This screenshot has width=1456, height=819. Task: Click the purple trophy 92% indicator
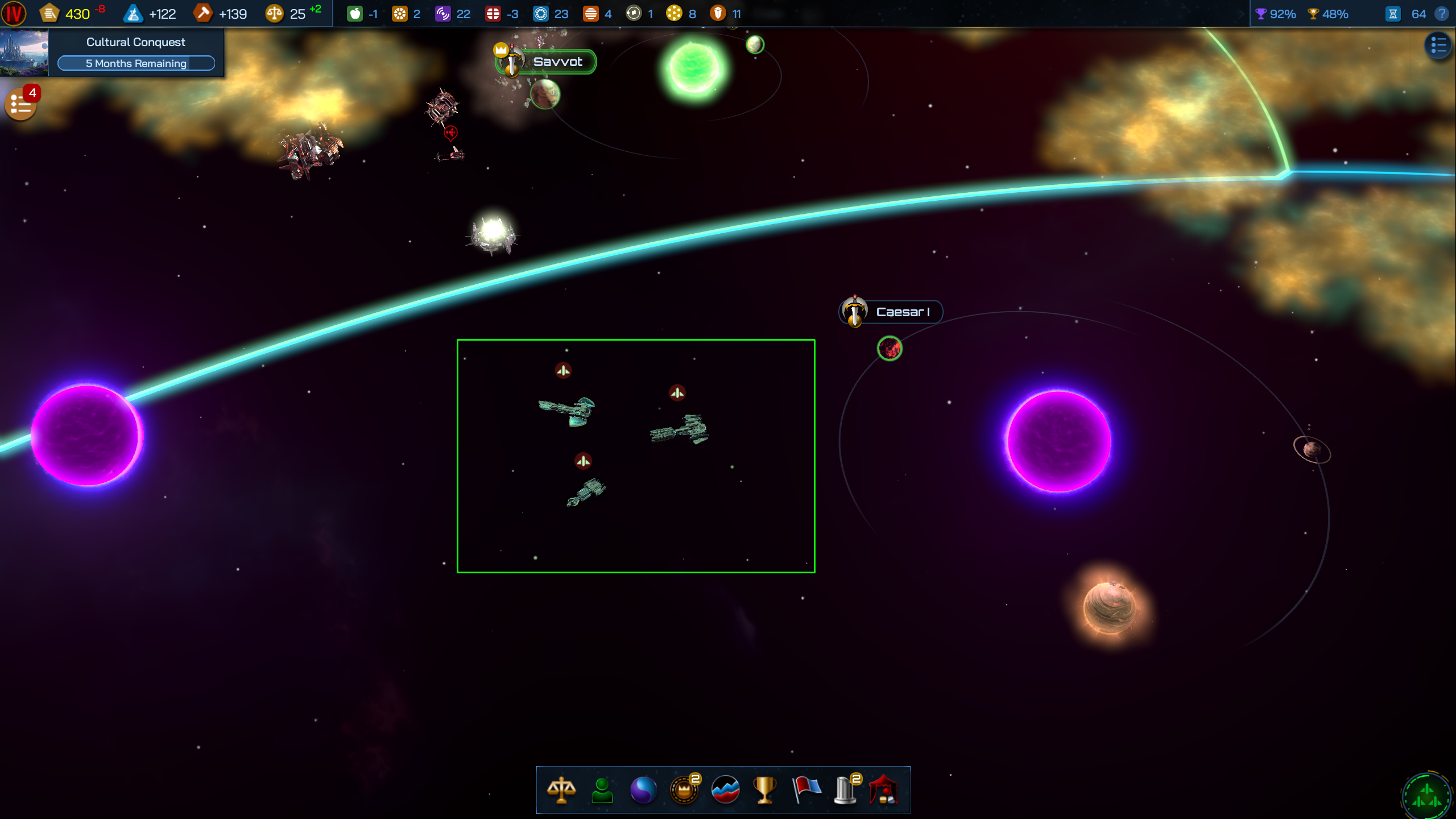pos(1275,14)
